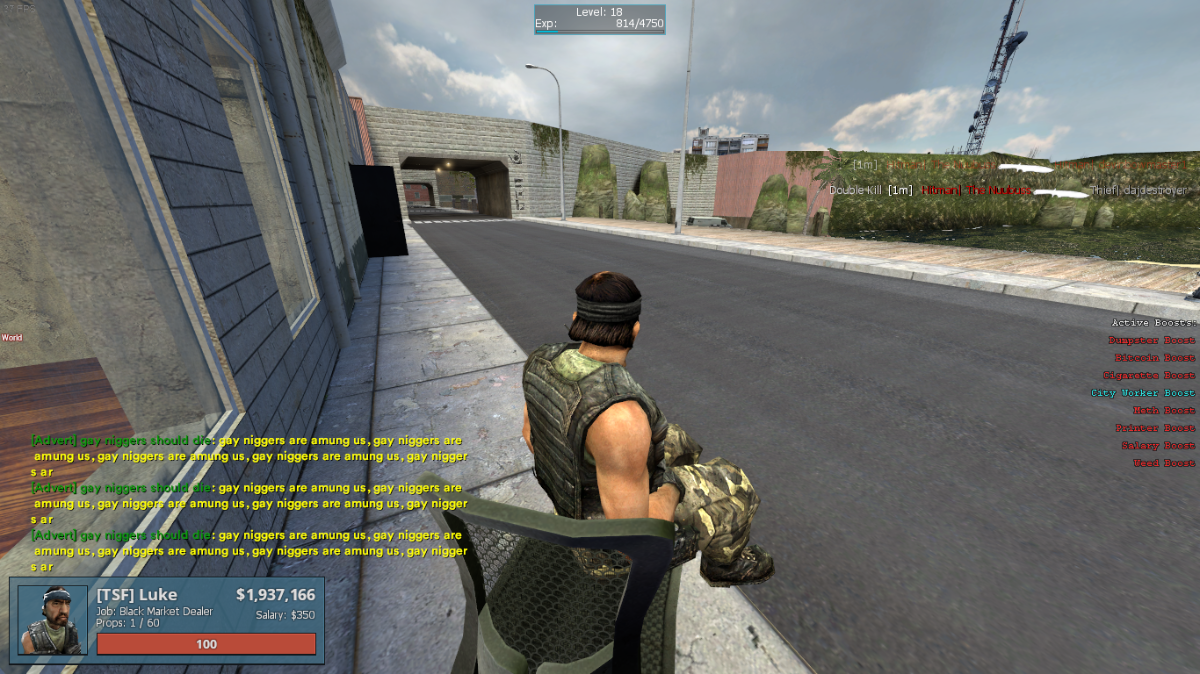Select the cyan City Worker Boost entry

pyautogui.click(x=1142, y=393)
